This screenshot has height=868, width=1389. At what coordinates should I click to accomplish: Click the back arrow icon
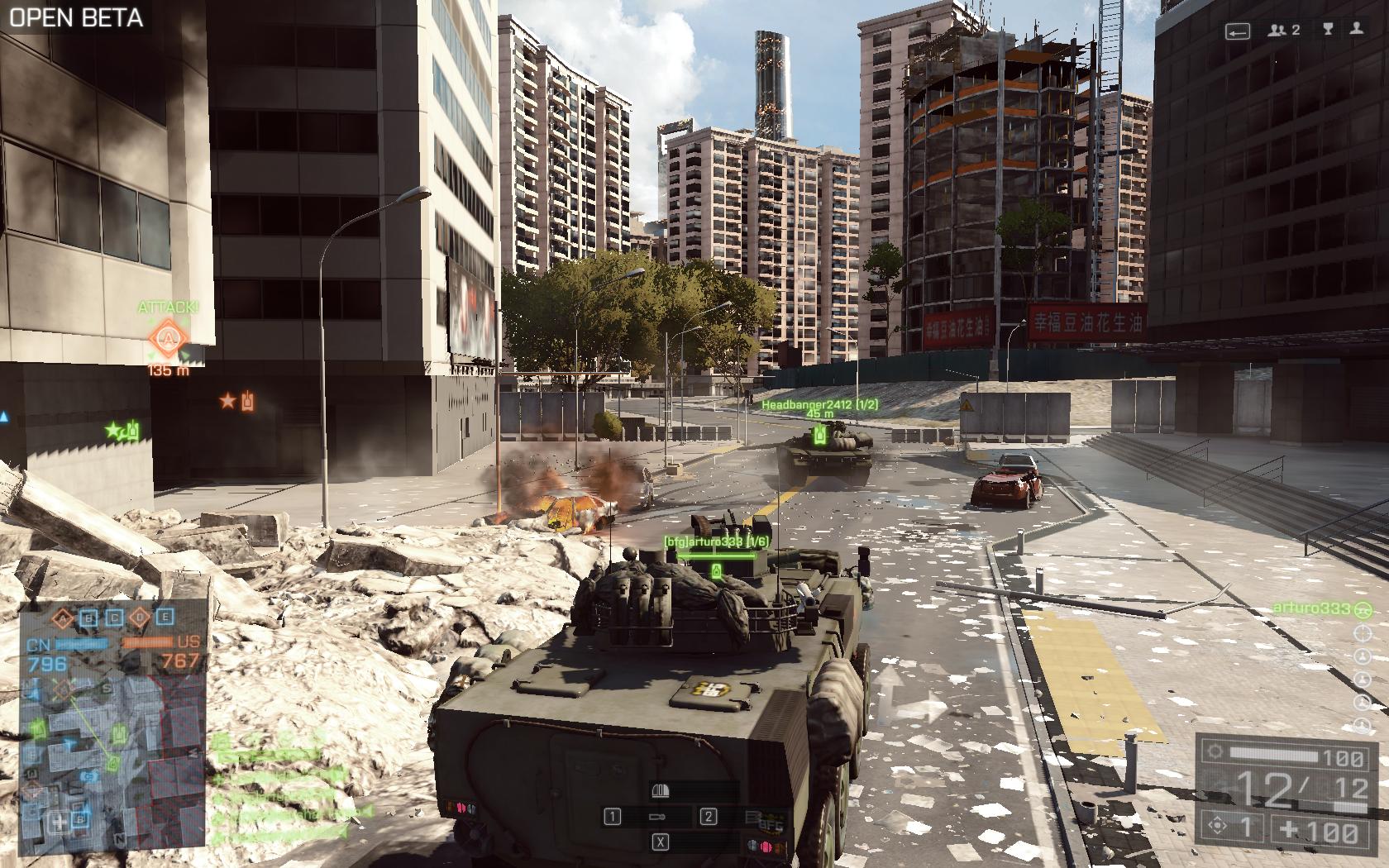pyautogui.click(x=1237, y=31)
